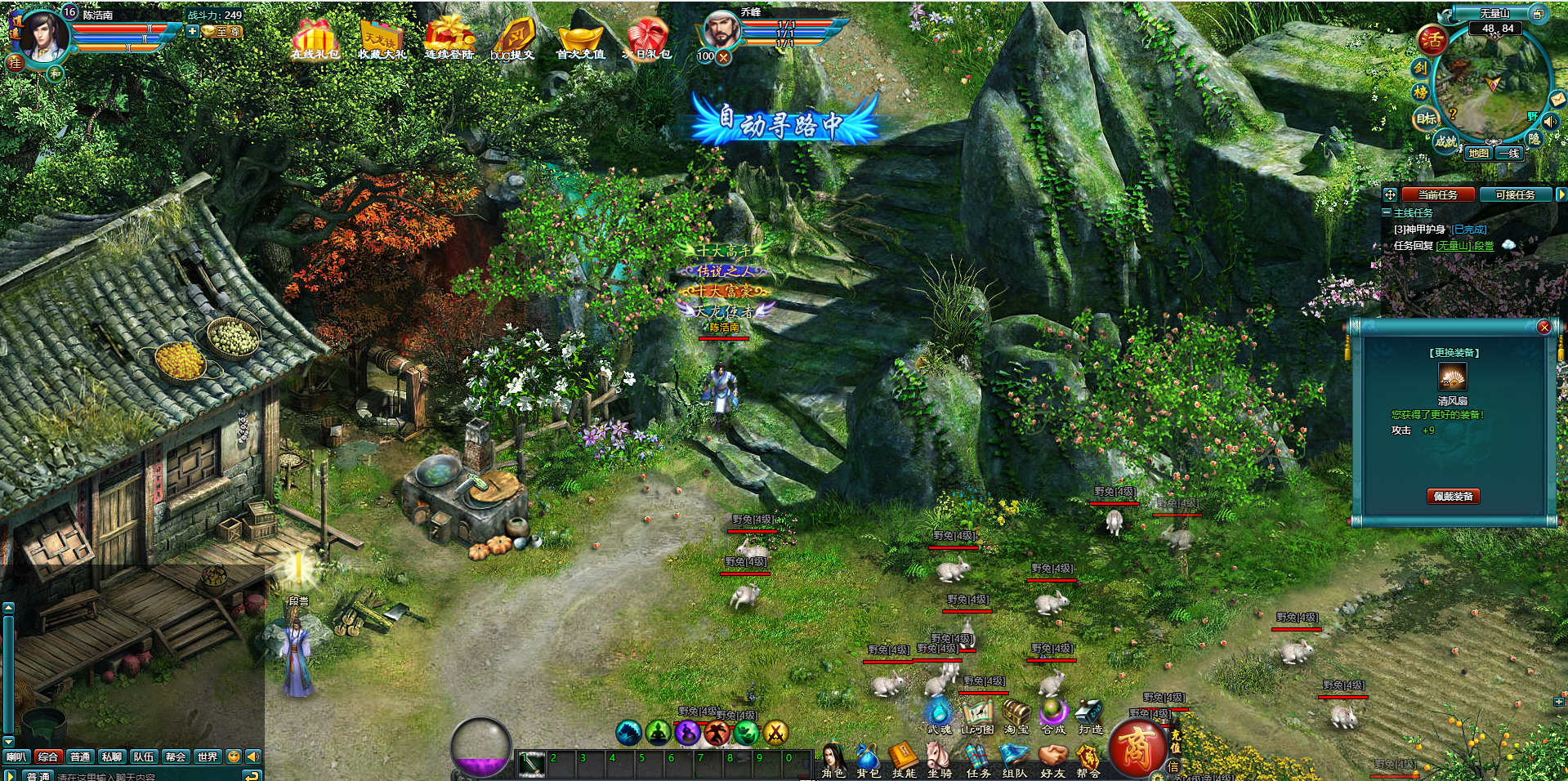
Task: Open the 角色 character sheet
Action: 833,761
